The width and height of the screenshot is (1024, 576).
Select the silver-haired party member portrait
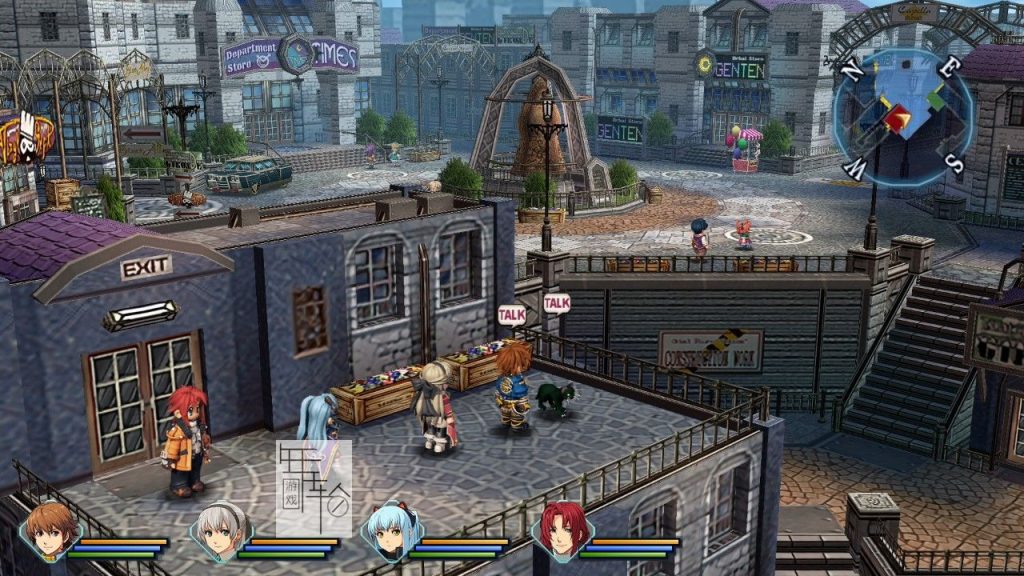[220, 532]
